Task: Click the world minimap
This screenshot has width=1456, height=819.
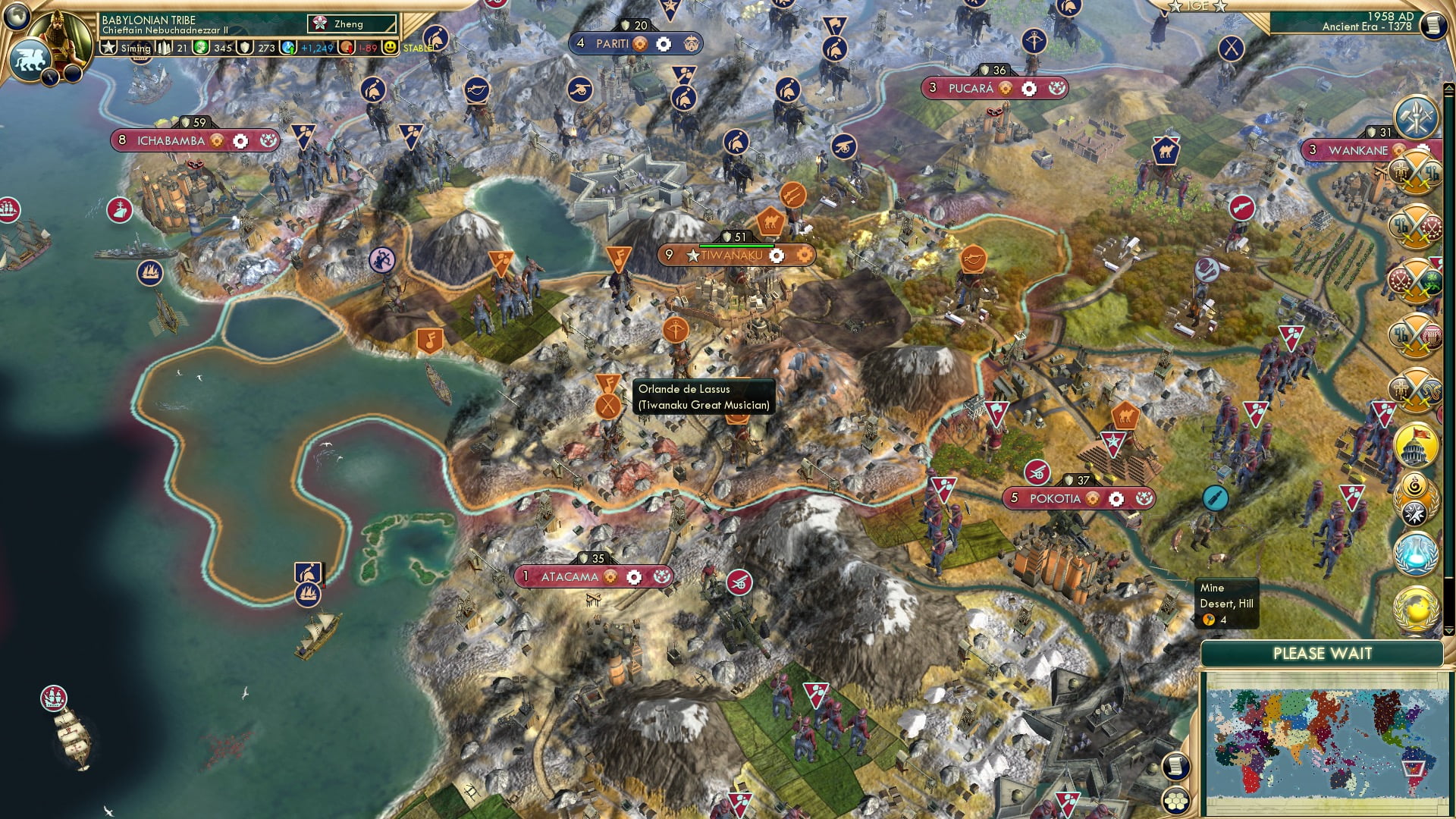Action: pyautogui.click(x=1326, y=743)
